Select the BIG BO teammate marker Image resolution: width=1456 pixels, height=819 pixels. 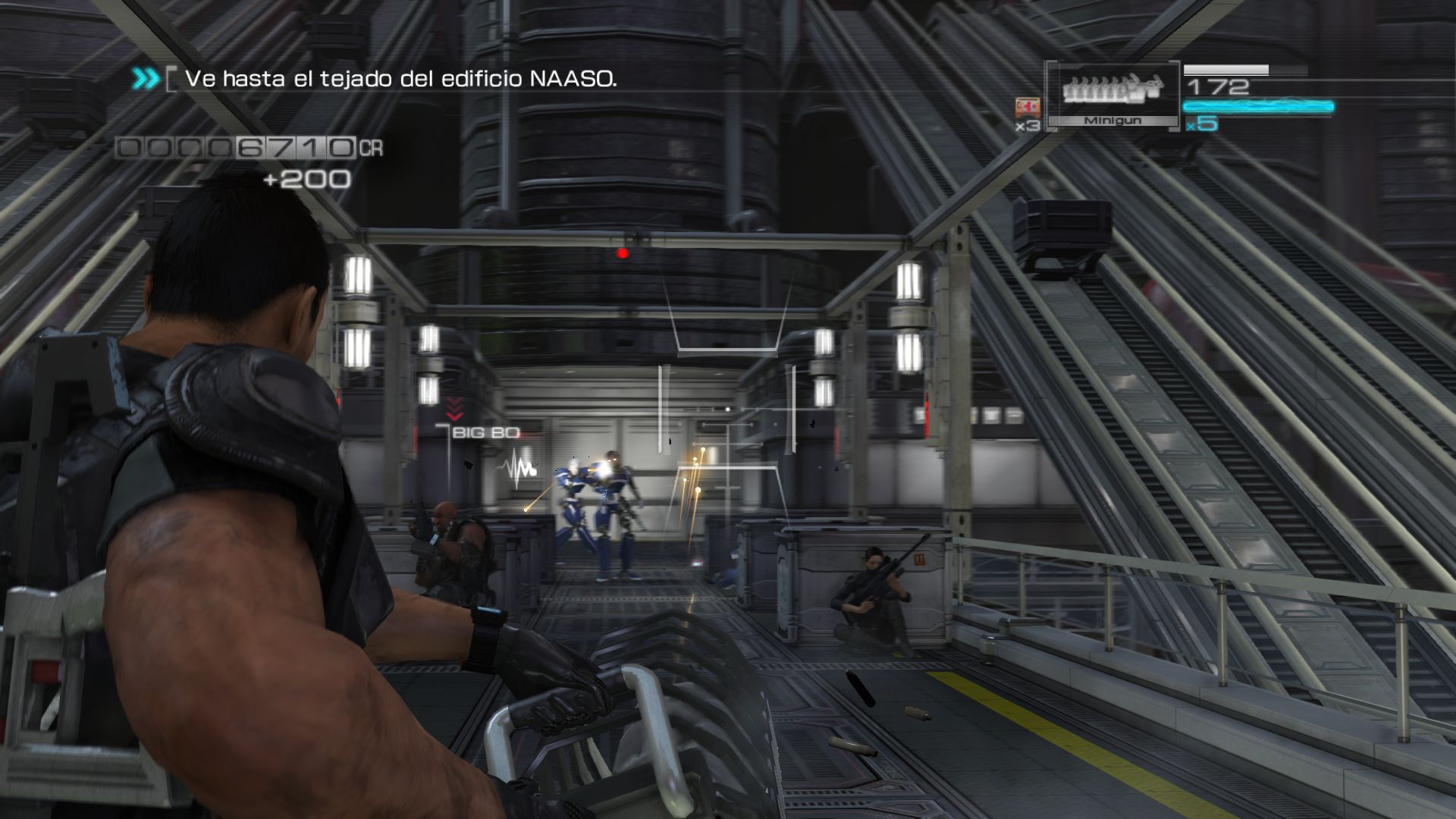485,433
